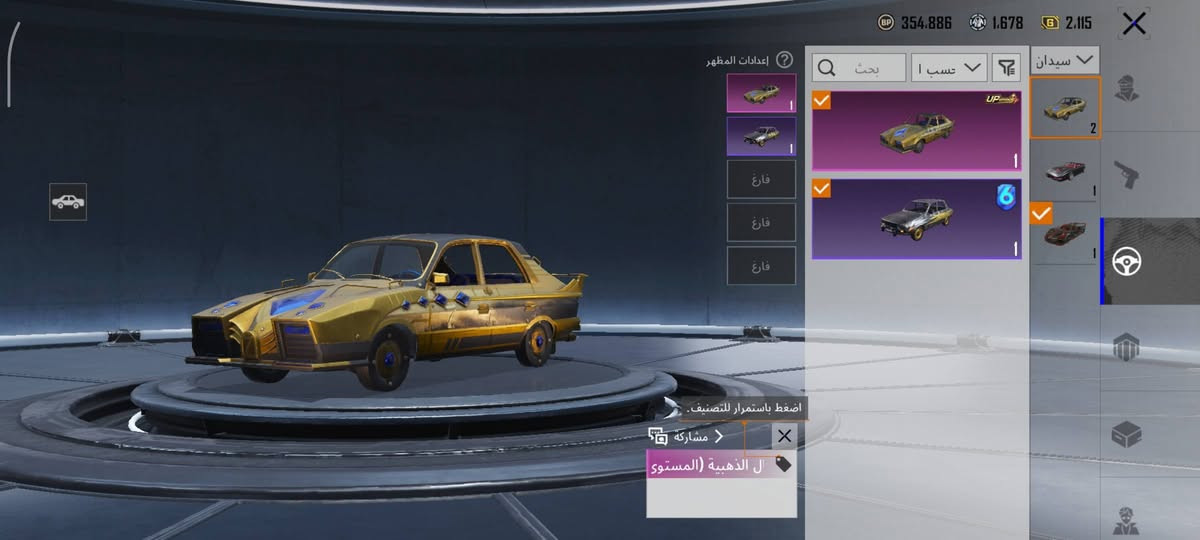The height and width of the screenshot is (540, 1200).
Task: Select the silver sedan skin card with 6 badge
Action: [x=916, y=219]
